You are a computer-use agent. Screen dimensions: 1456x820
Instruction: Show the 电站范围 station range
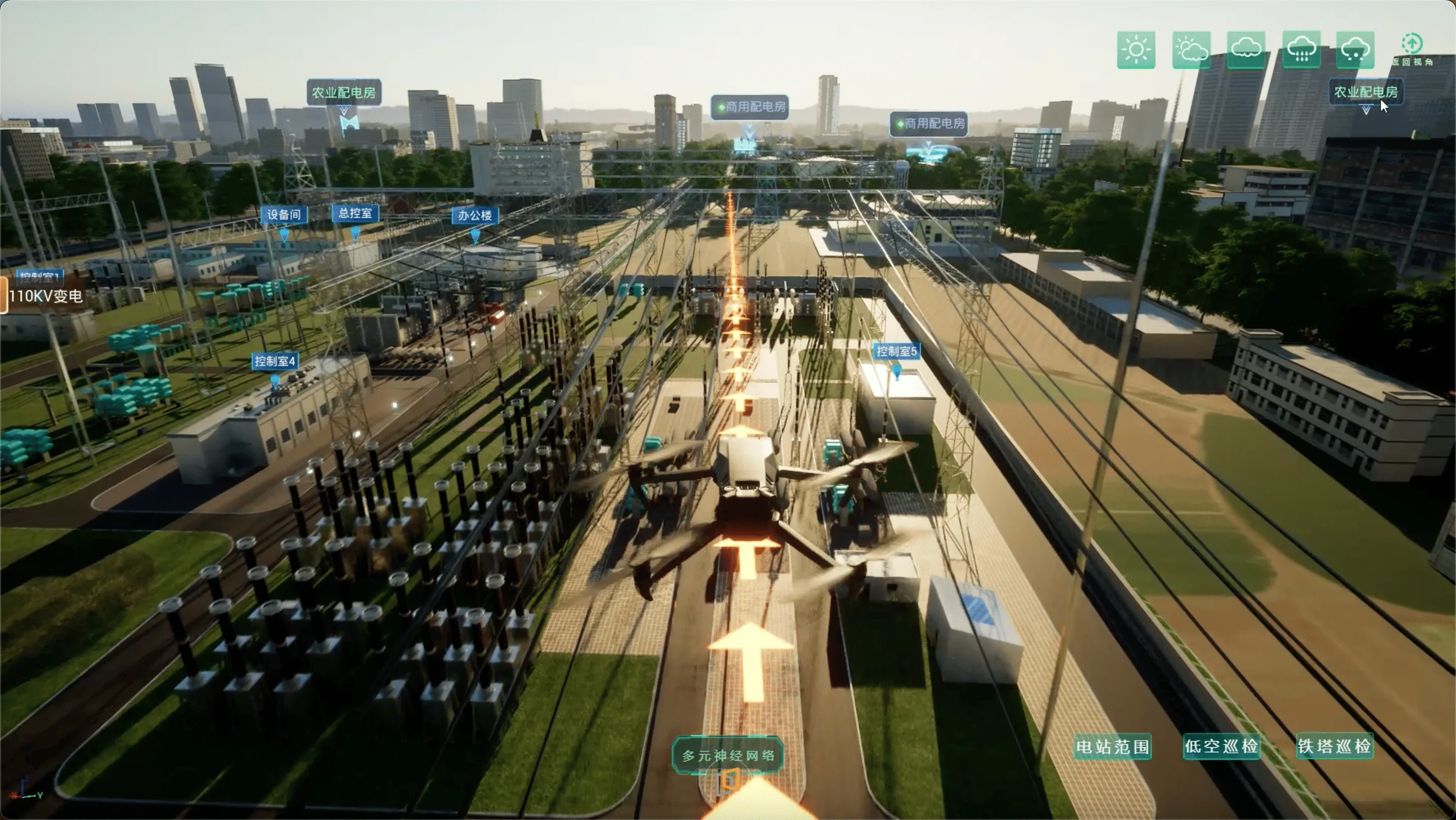coord(1112,747)
